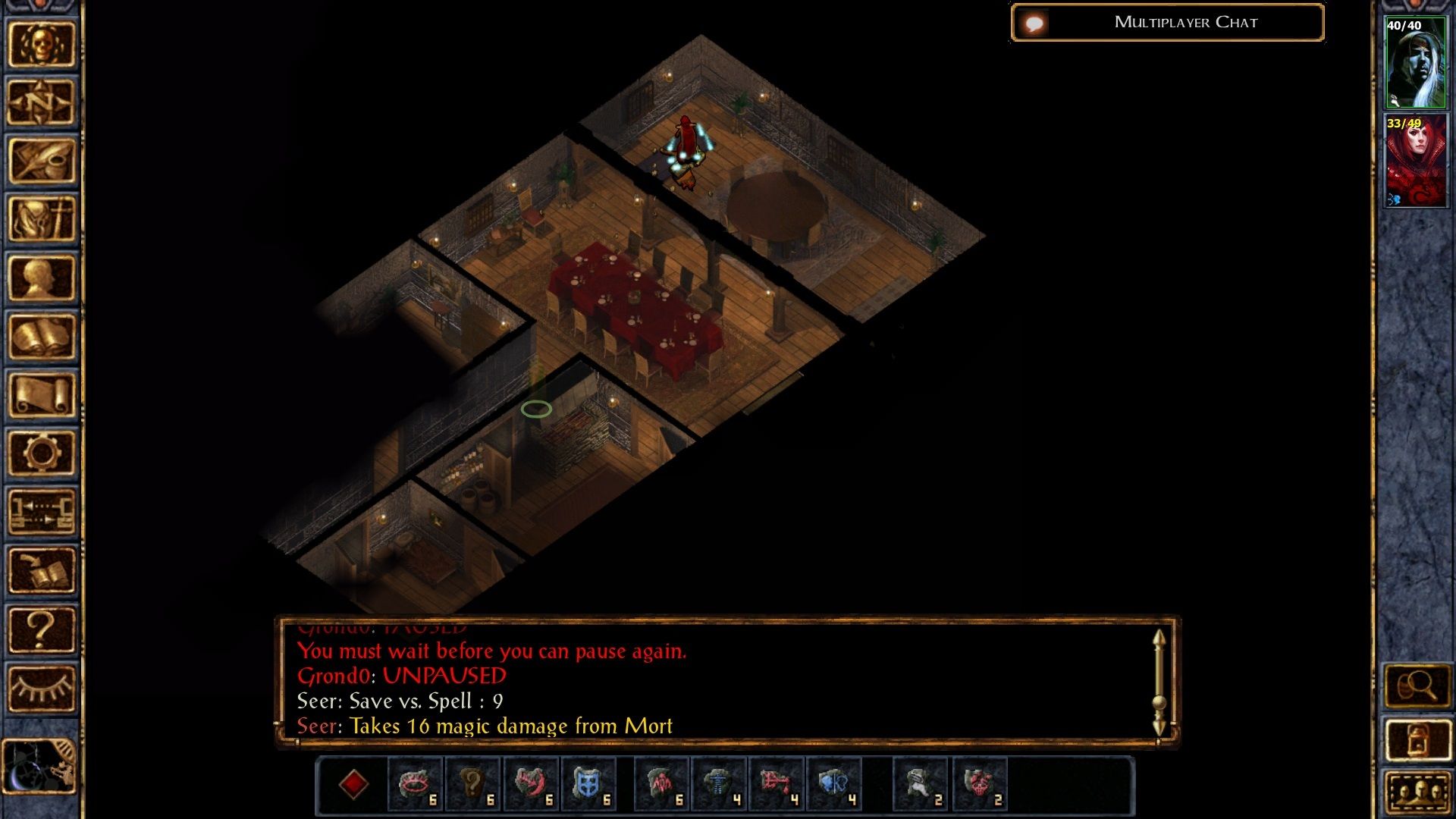The width and height of the screenshot is (1456, 819).
Task: Click the clock dial in the bottom-left corner
Action: coord(39,766)
